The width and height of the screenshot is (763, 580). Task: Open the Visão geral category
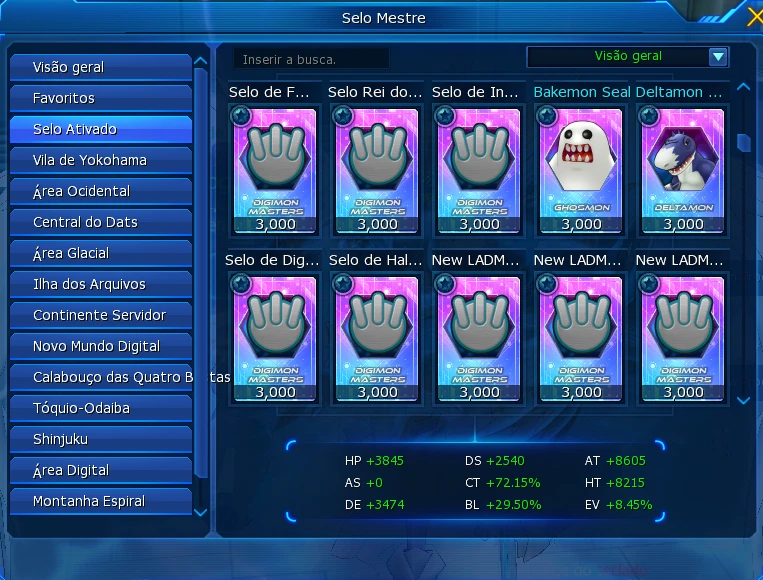[100, 67]
